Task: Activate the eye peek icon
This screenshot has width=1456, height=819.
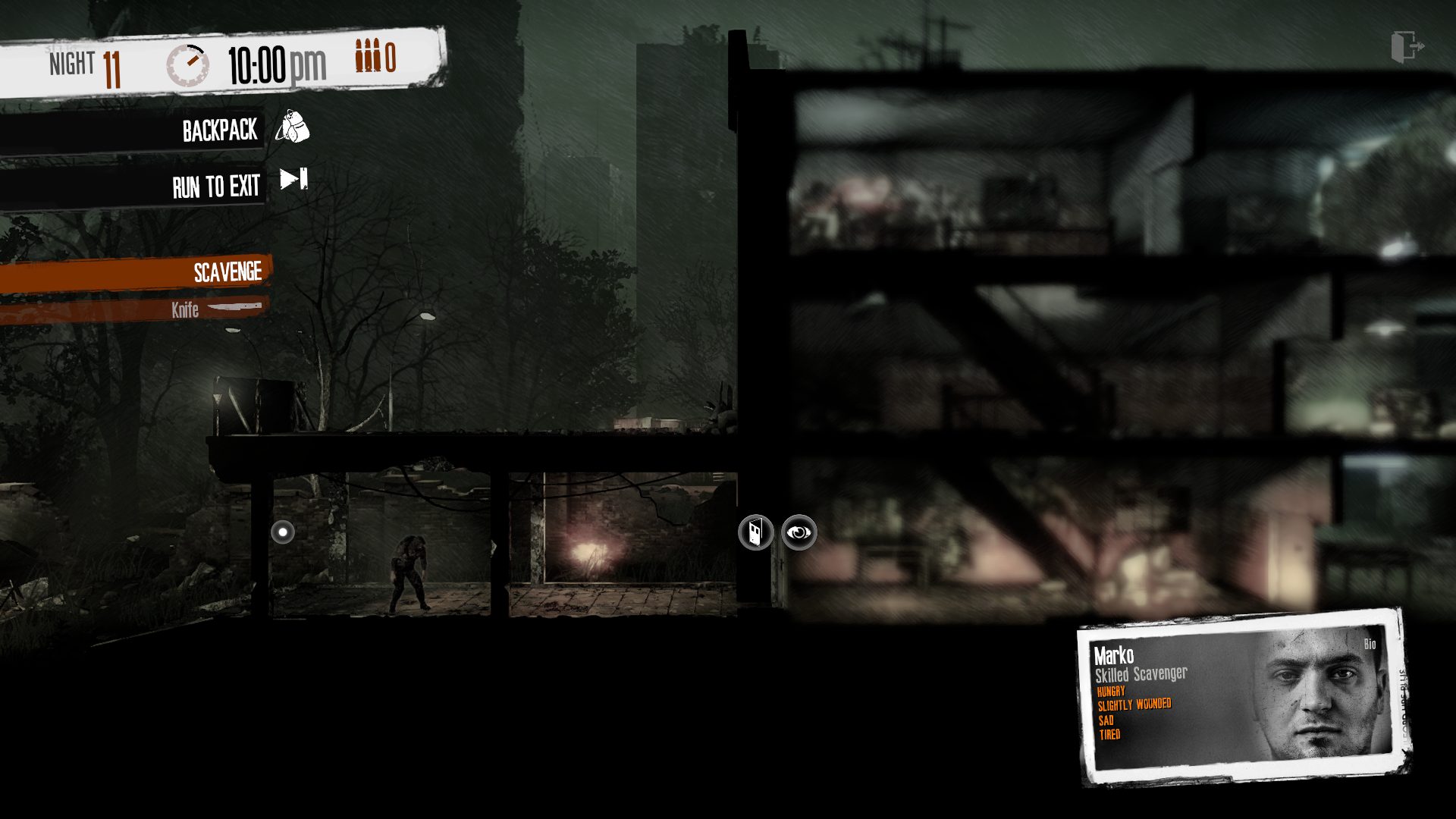Action: [799, 532]
